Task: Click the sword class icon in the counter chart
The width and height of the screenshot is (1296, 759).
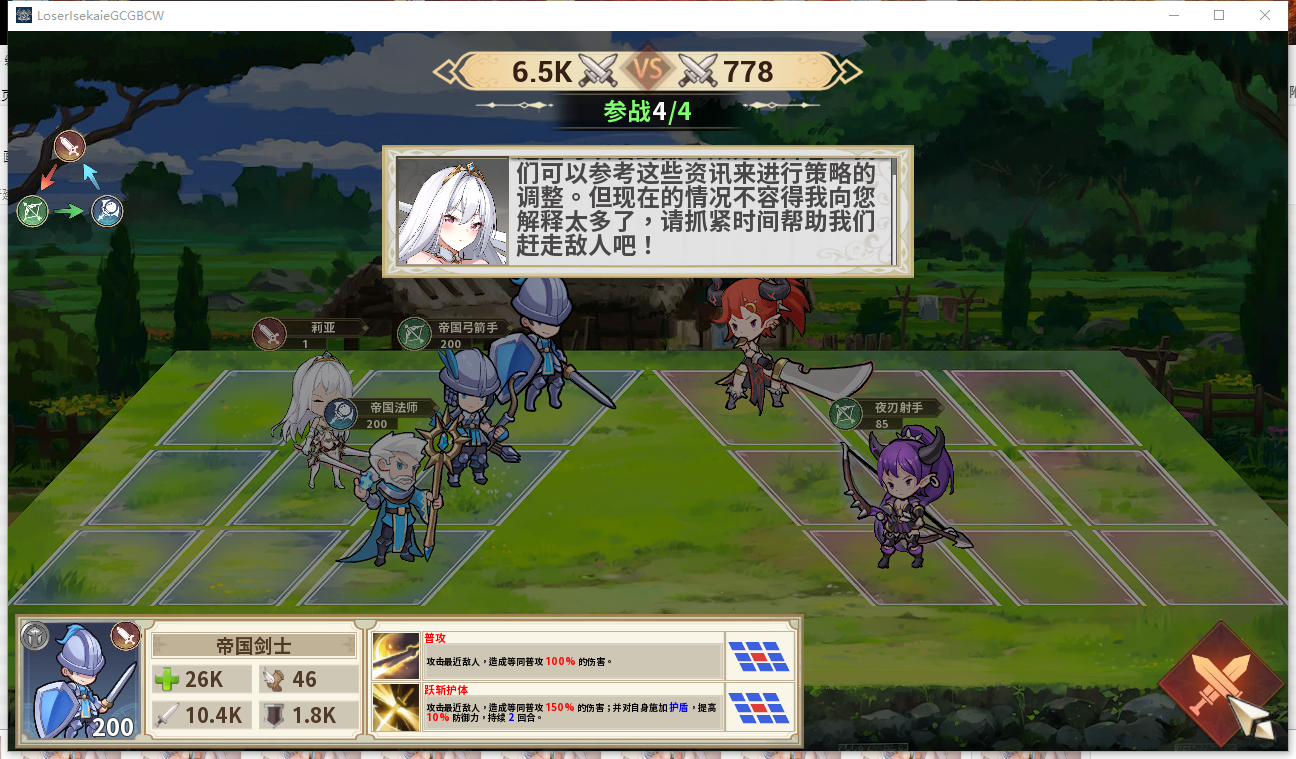Action: coord(69,147)
